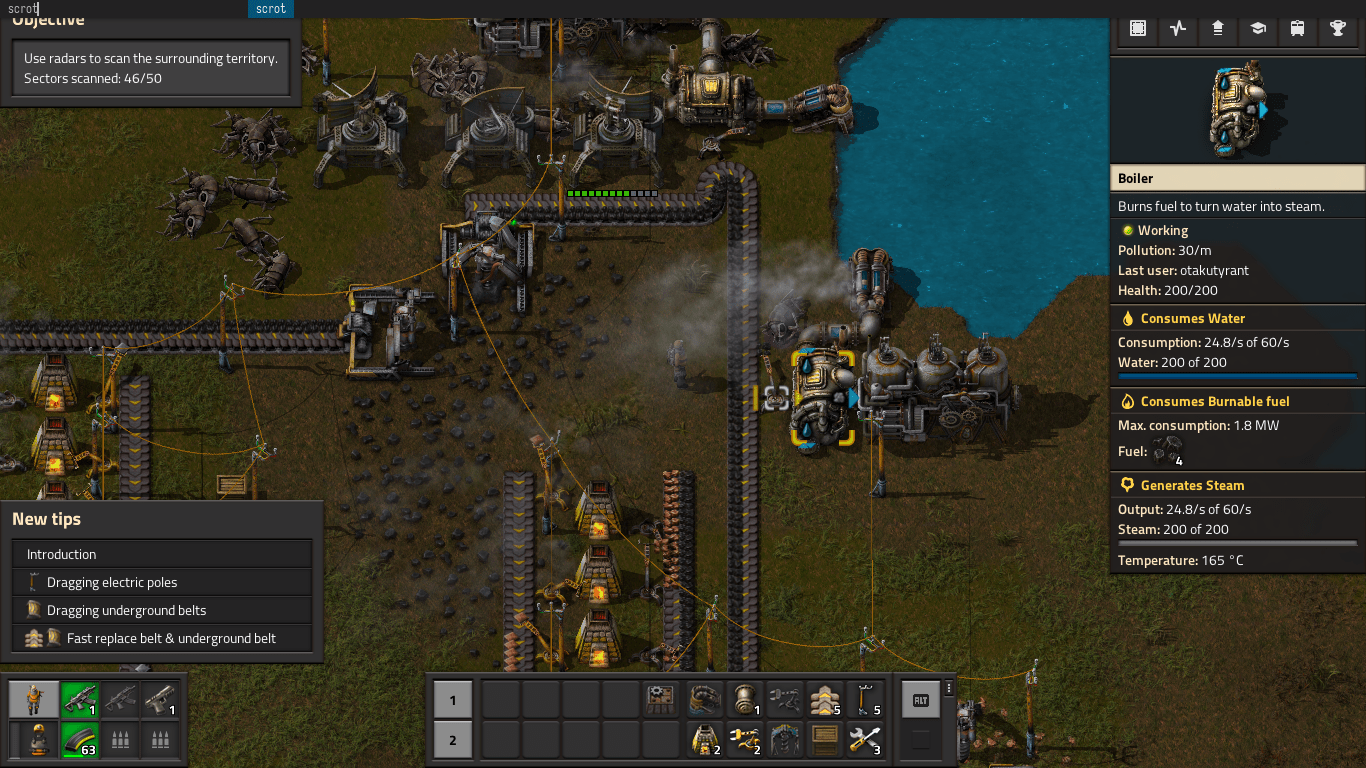Open the production statistics panel
The height and width of the screenshot is (768, 1366).
pyautogui.click(x=1178, y=29)
